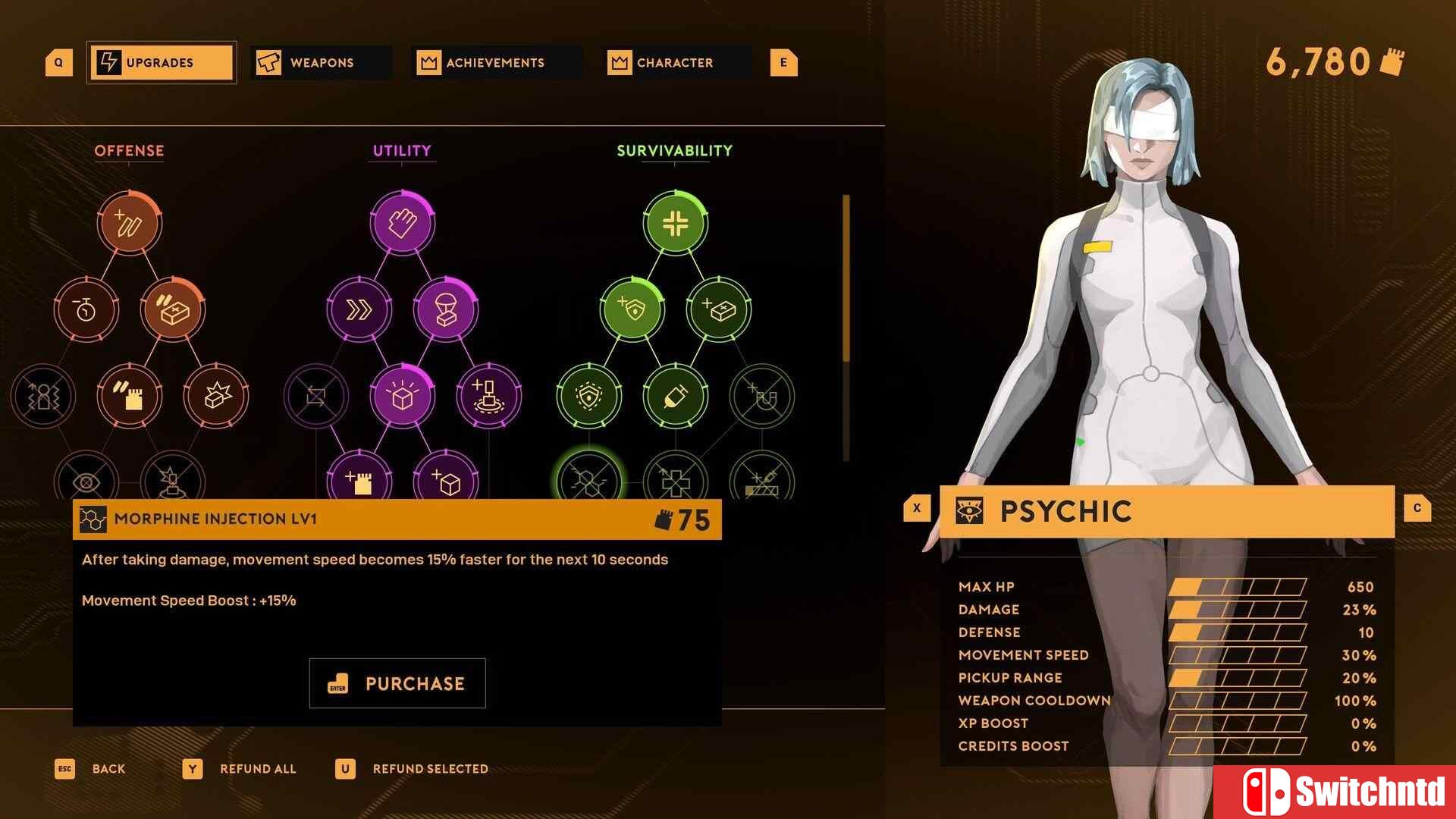
Task: Click the upgrade tree scrollbar
Action: pos(846,279)
